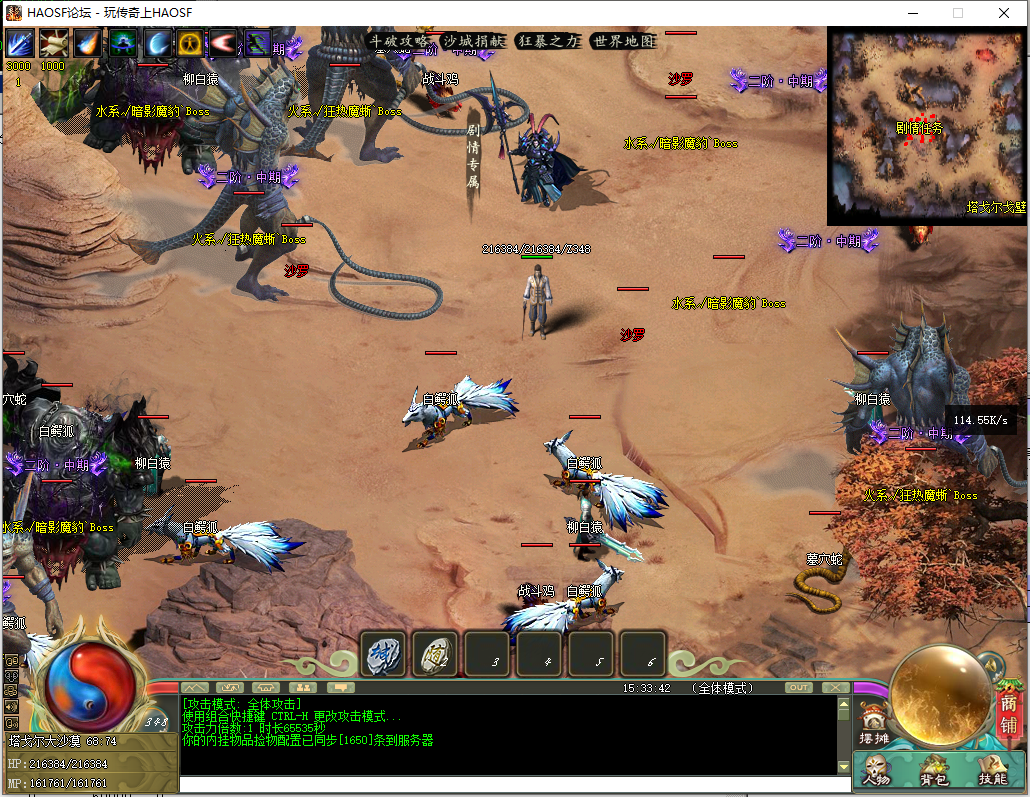This screenshot has height=797, width=1030.
Task: Click the OUT button above the chat
Action: click(x=799, y=688)
